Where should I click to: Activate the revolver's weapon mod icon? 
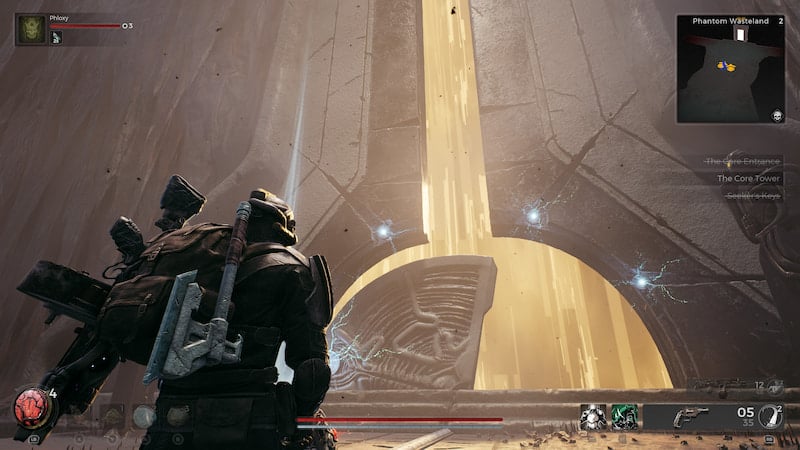(768, 416)
